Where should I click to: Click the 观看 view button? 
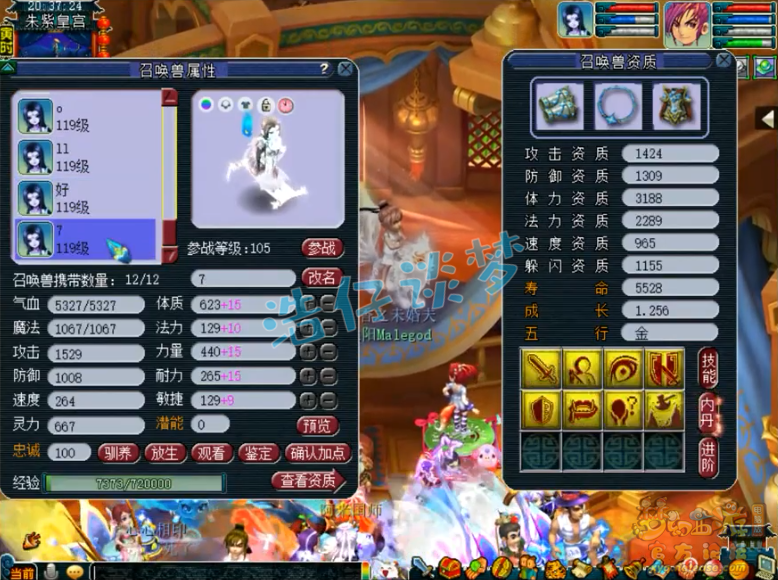coord(211,453)
